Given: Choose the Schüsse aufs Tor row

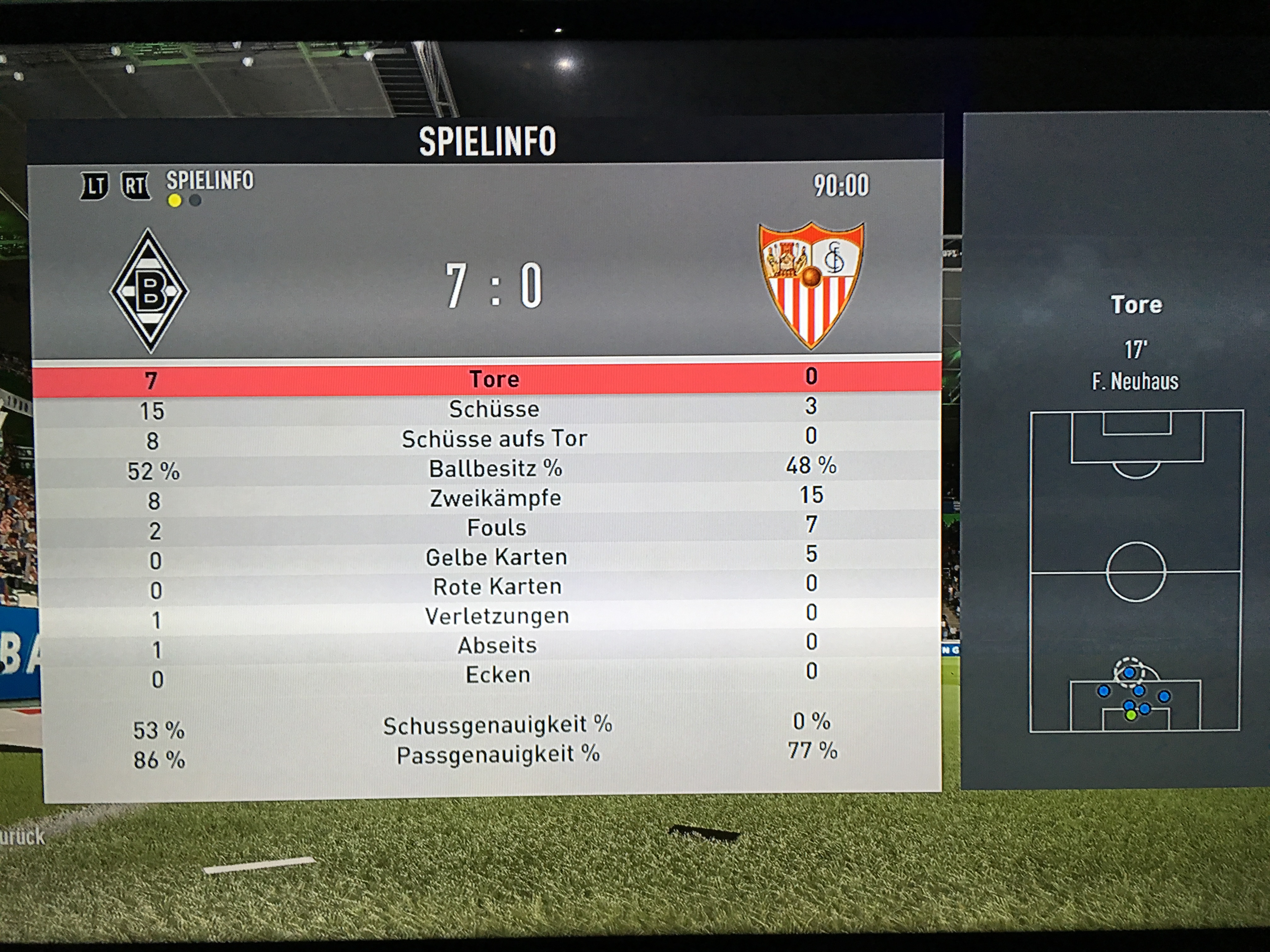Looking at the screenshot, I should pyautogui.click(x=494, y=439).
